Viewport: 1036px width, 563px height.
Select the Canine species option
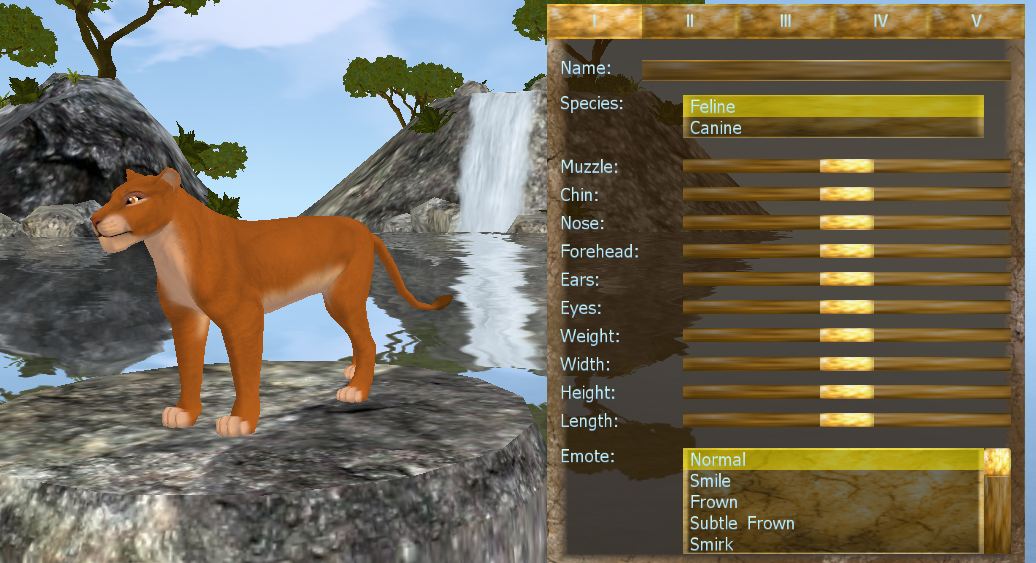click(833, 128)
